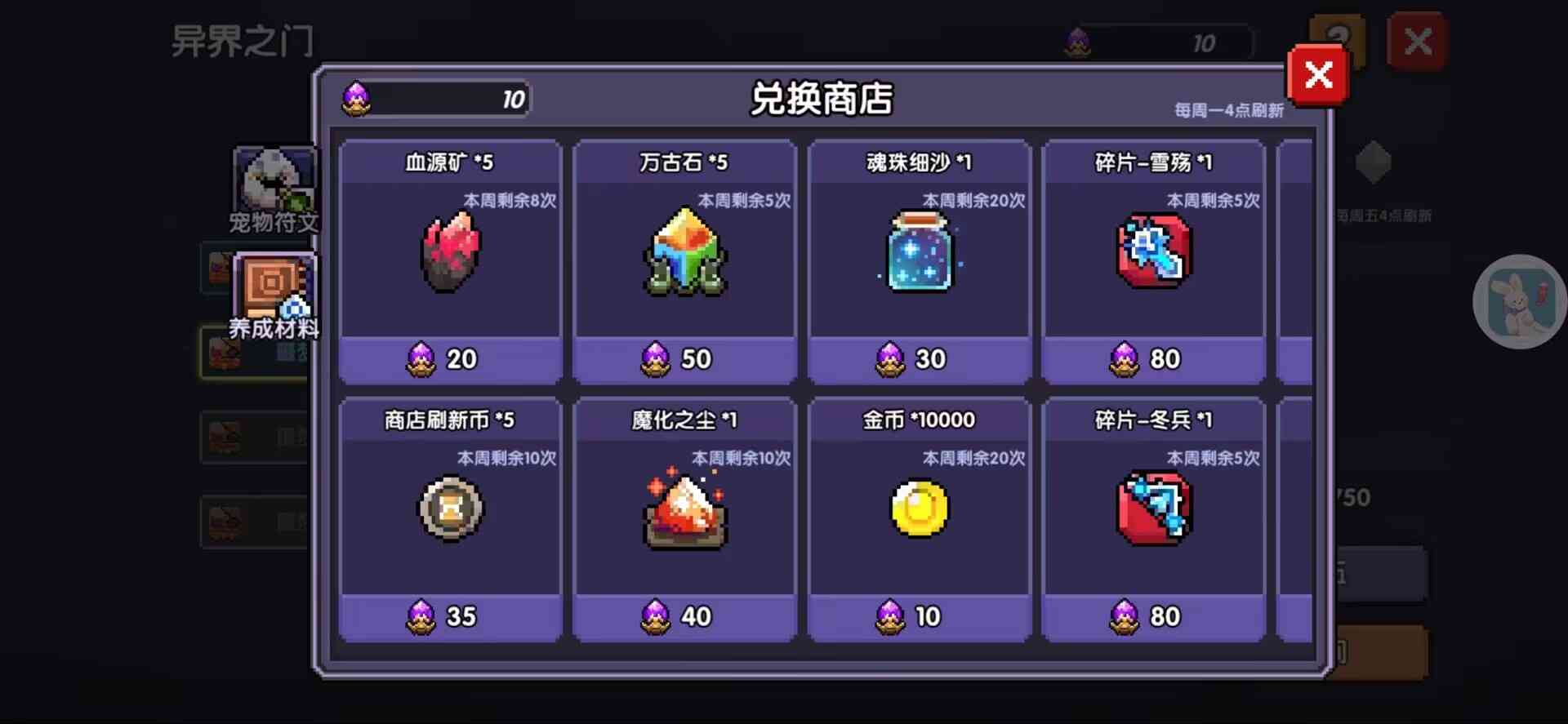Buy 金币*10000 for 10 currency
The image size is (1568, 724).
pyautogui.click(x=918, y=617)
